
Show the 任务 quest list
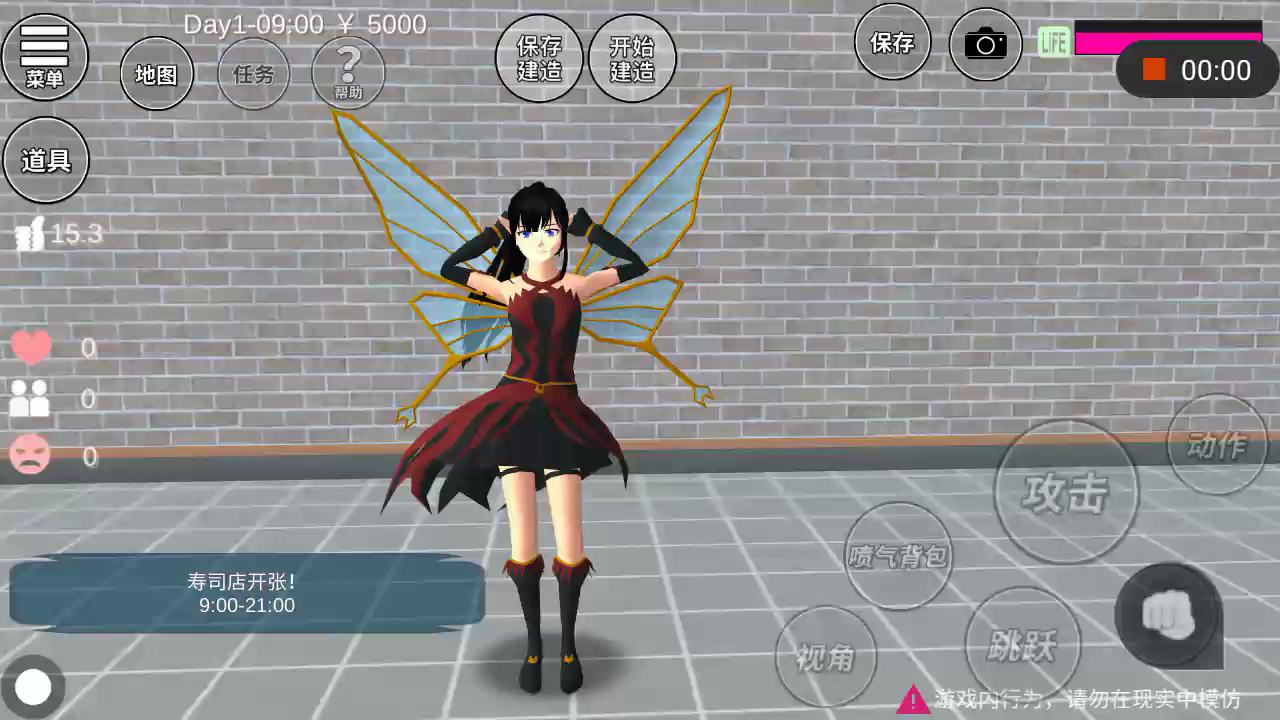tap(253, 74)
